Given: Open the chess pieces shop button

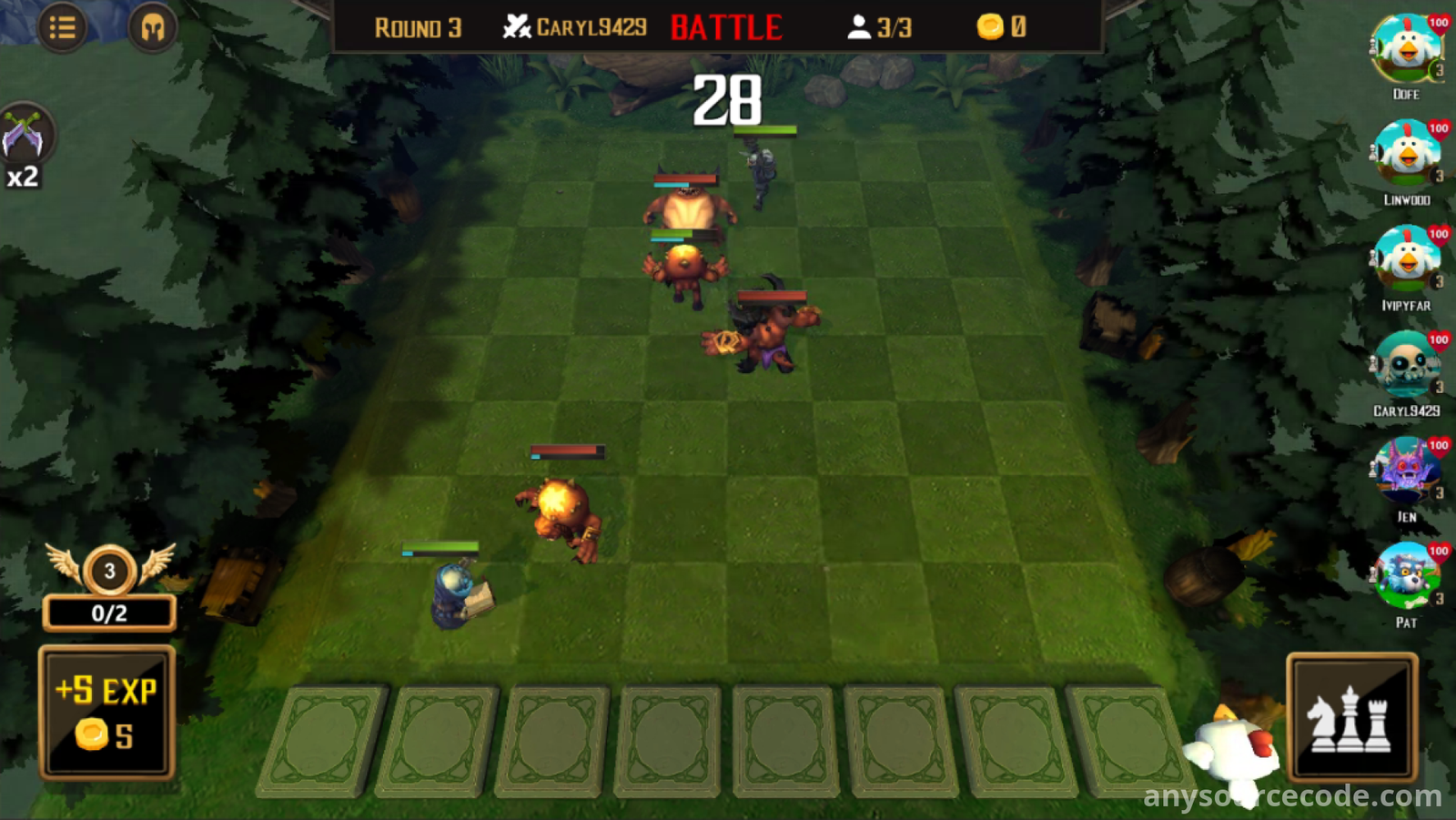Looking at the screenshot, I should tap(1351, 718).
